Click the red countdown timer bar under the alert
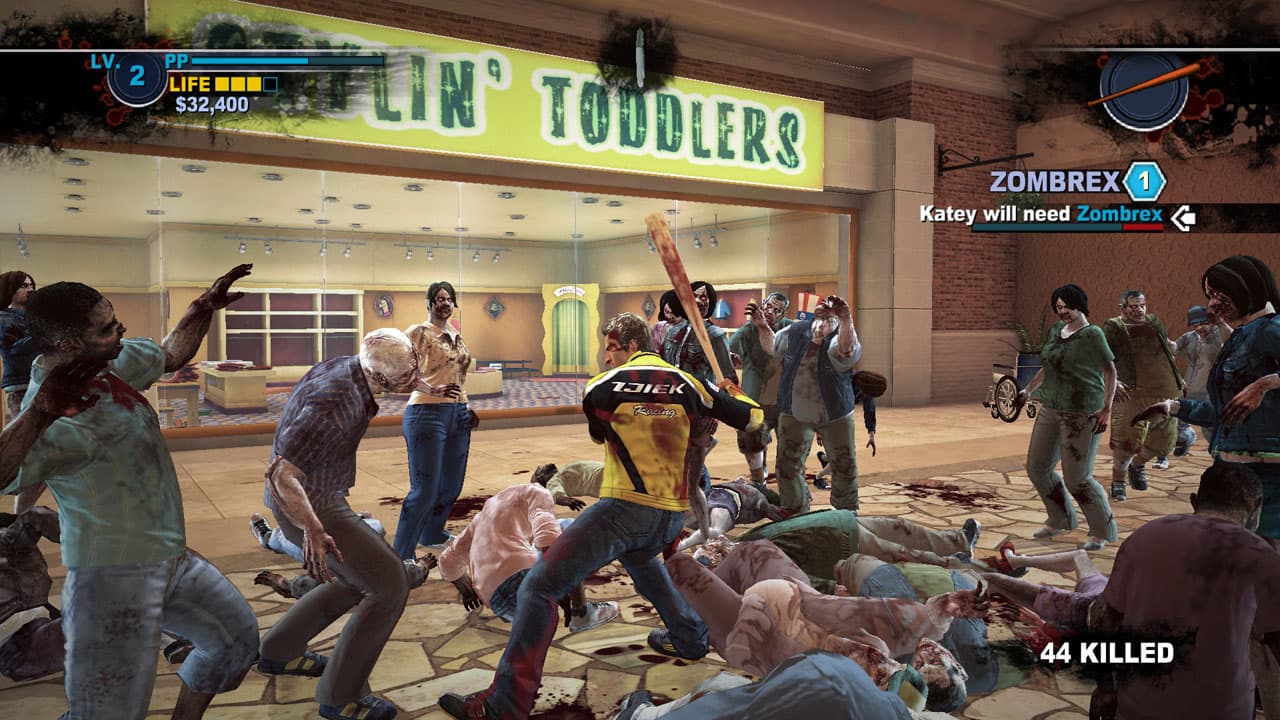The image size is (1280, 720). (1145, 228)
